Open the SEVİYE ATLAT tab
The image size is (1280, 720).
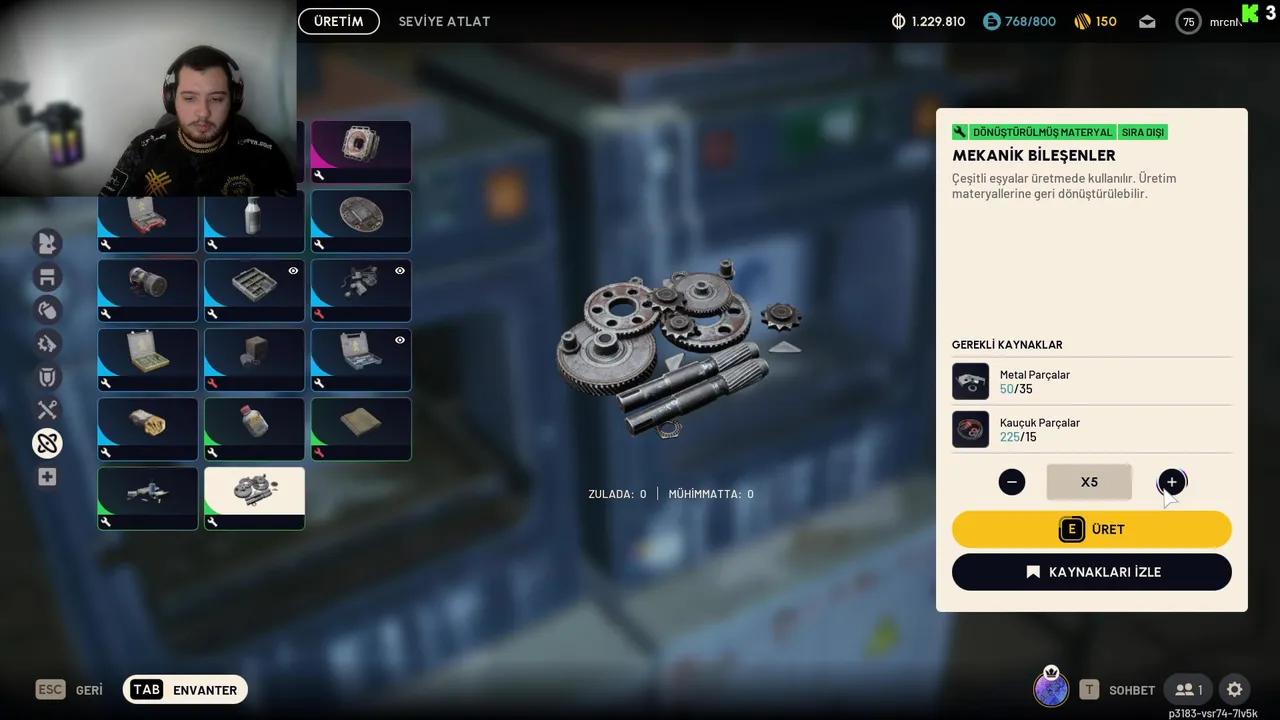pos(444,20)
